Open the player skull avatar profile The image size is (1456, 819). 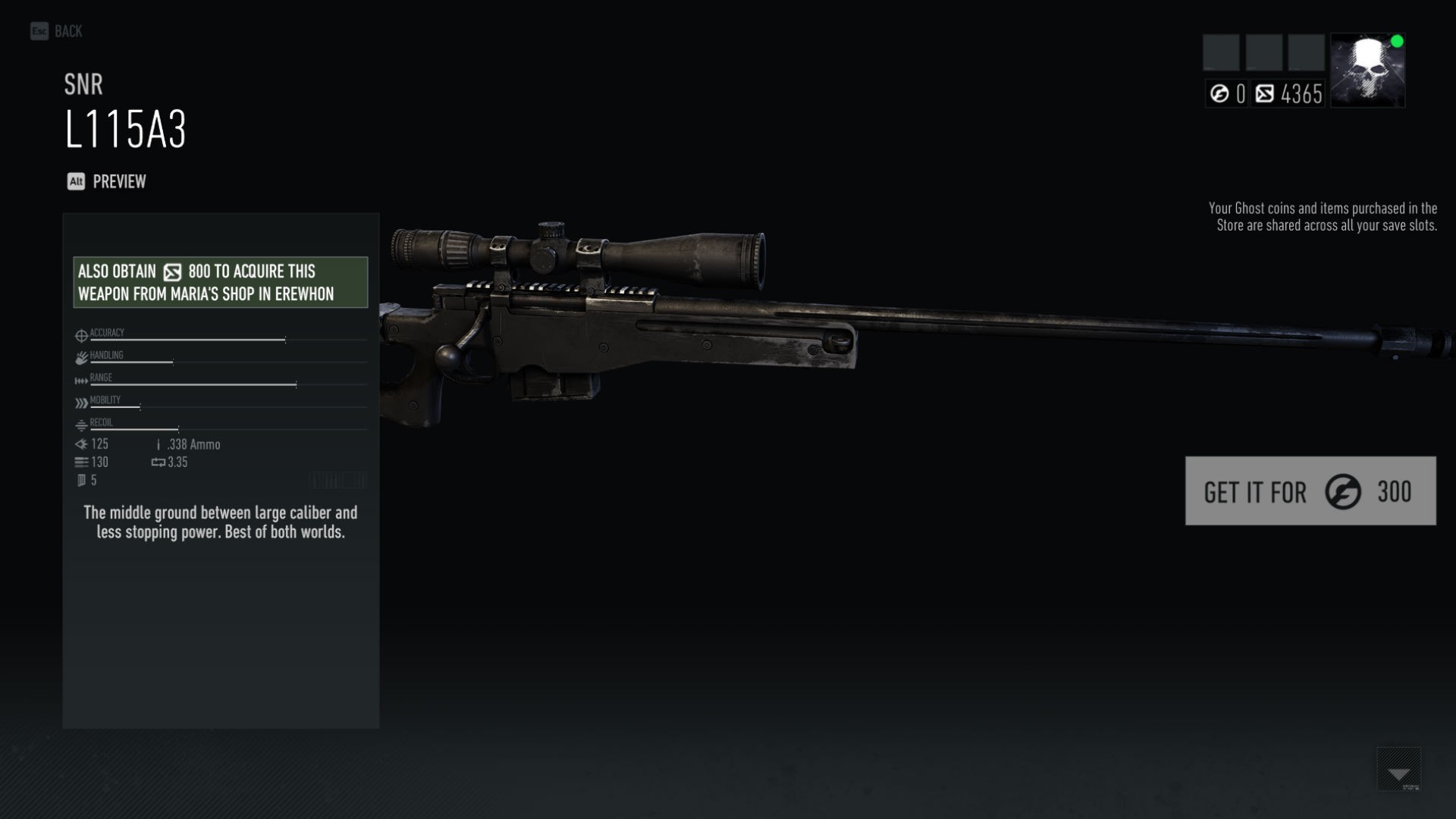point(1367,70)
